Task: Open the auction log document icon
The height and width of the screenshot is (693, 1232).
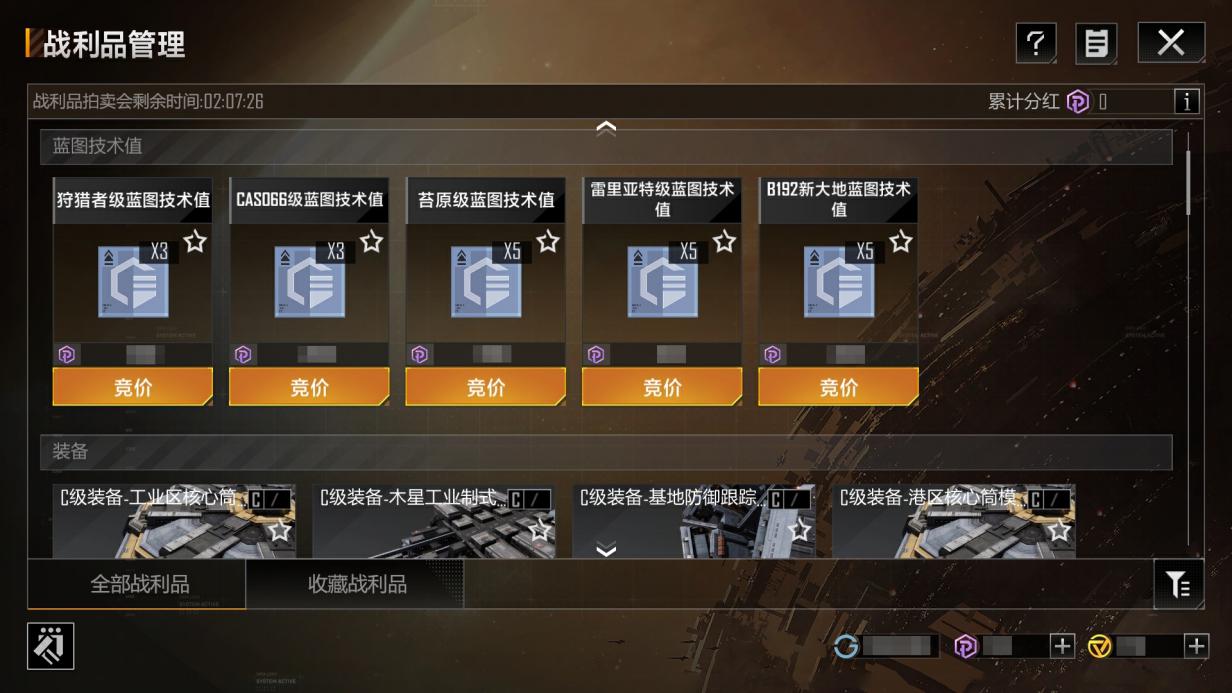Action: coord(1096,43)
